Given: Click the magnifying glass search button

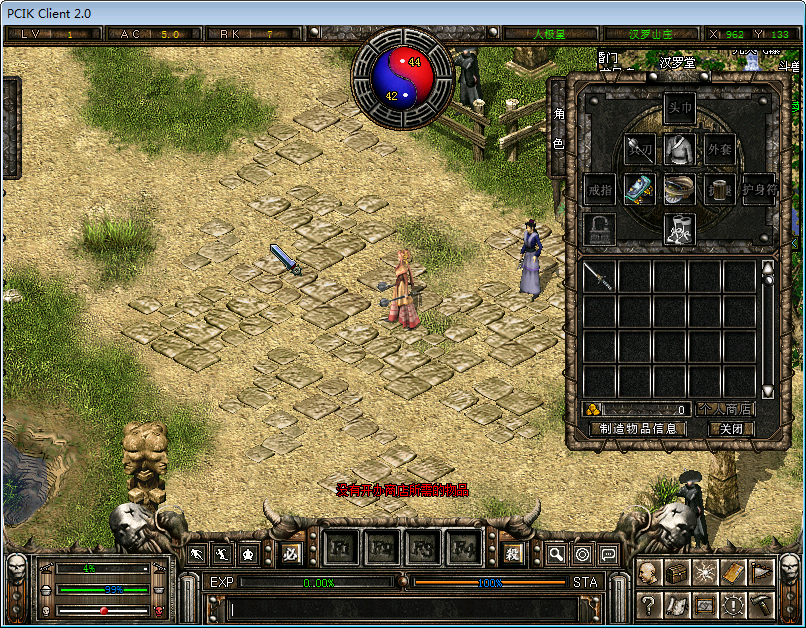Looking at the screenshot, I should 555,553.
